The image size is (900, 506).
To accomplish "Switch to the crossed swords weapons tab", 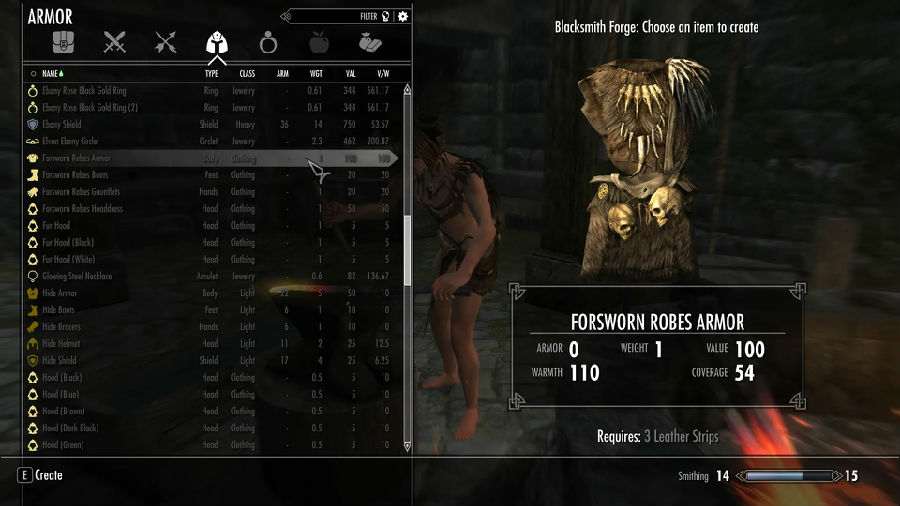I will pyautogui.click(x=115, y=43).
